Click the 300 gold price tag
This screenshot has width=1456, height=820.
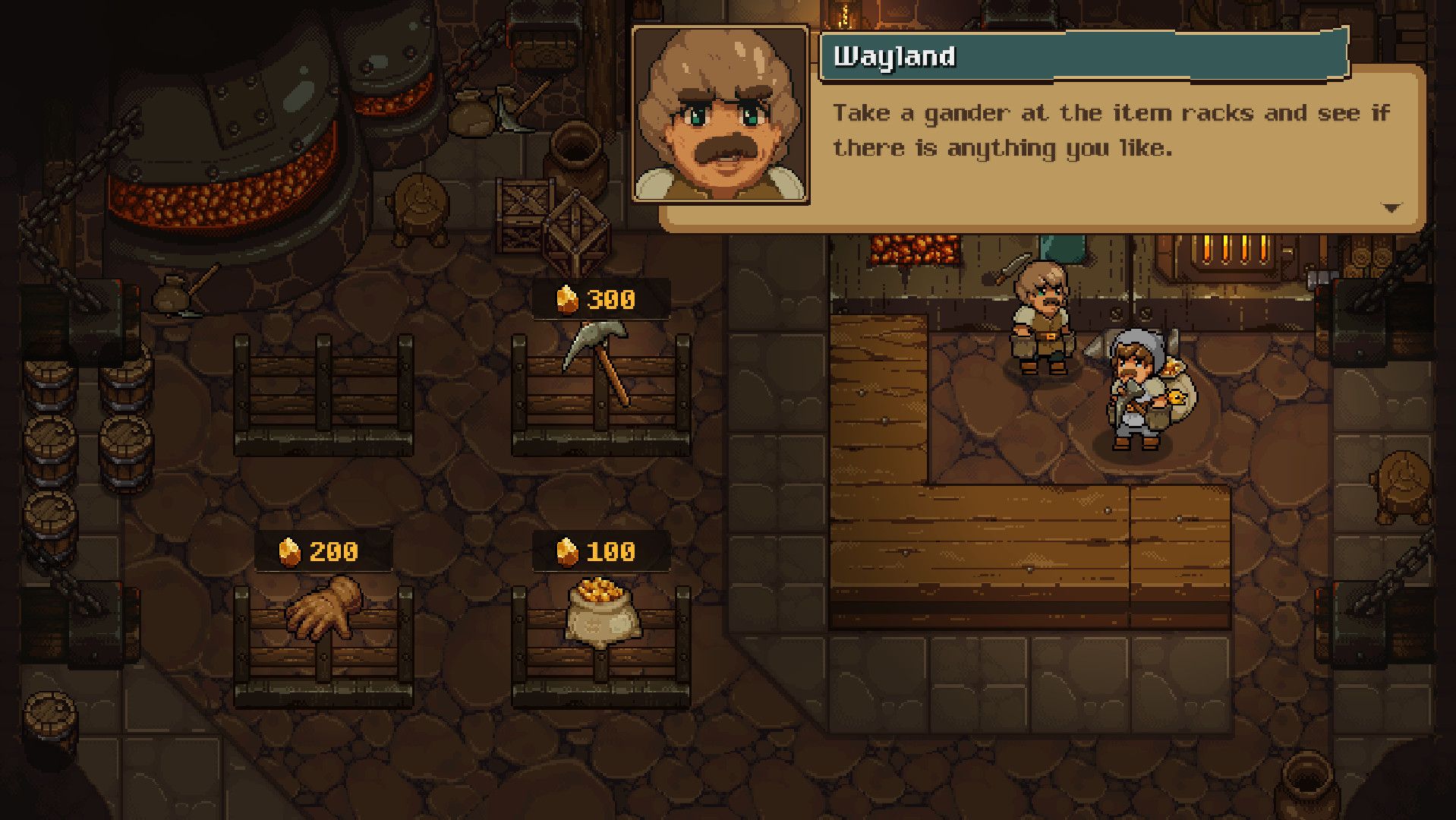(611, 298)
